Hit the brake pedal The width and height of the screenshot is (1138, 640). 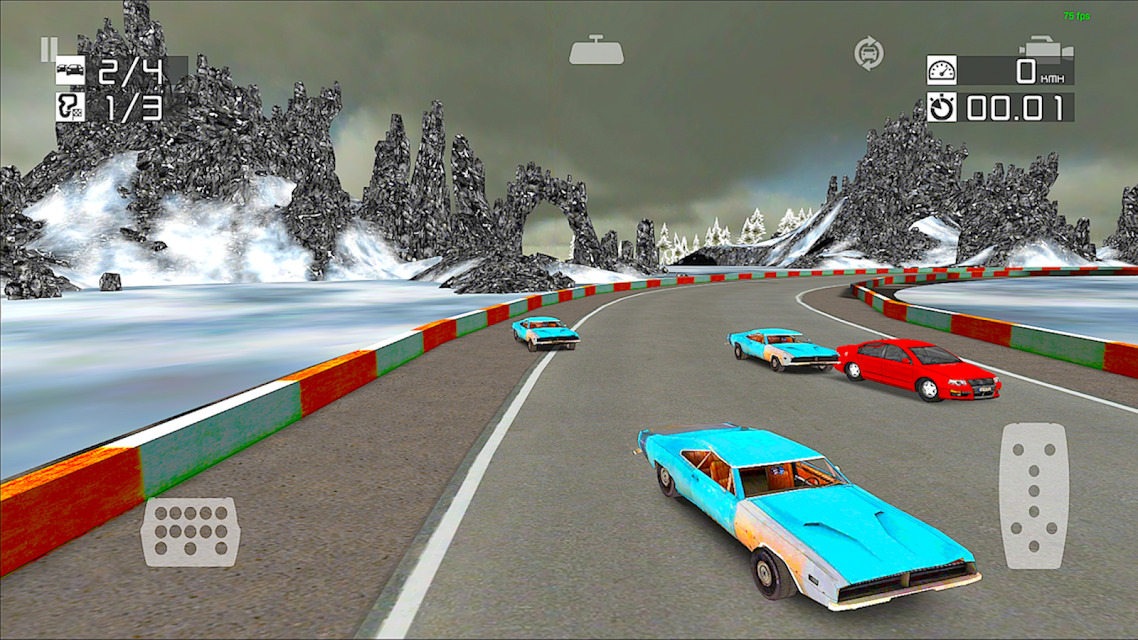[x=190, y=532]
